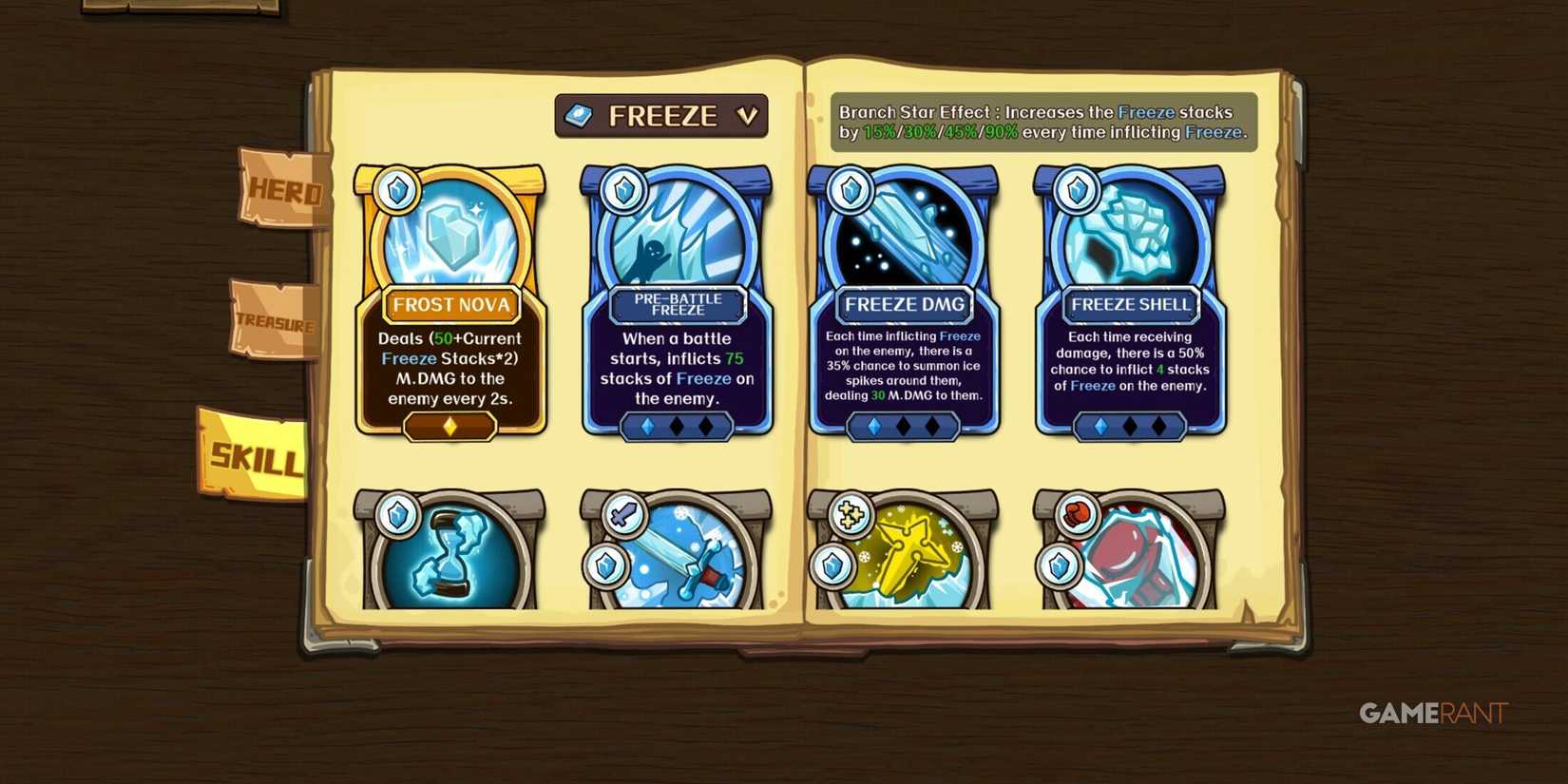Expand the FREEZE category dropdown

[x=660, y=114]
